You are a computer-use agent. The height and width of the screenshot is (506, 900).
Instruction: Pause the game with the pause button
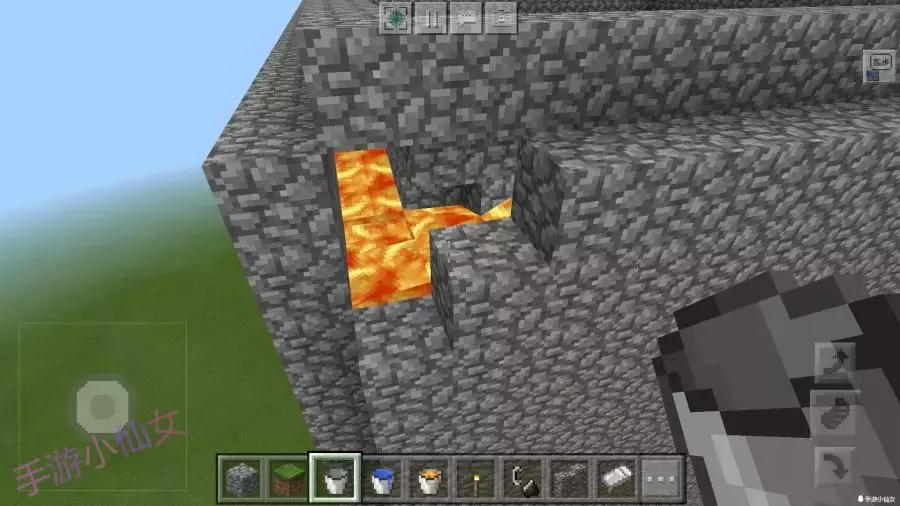coord(432,17)
